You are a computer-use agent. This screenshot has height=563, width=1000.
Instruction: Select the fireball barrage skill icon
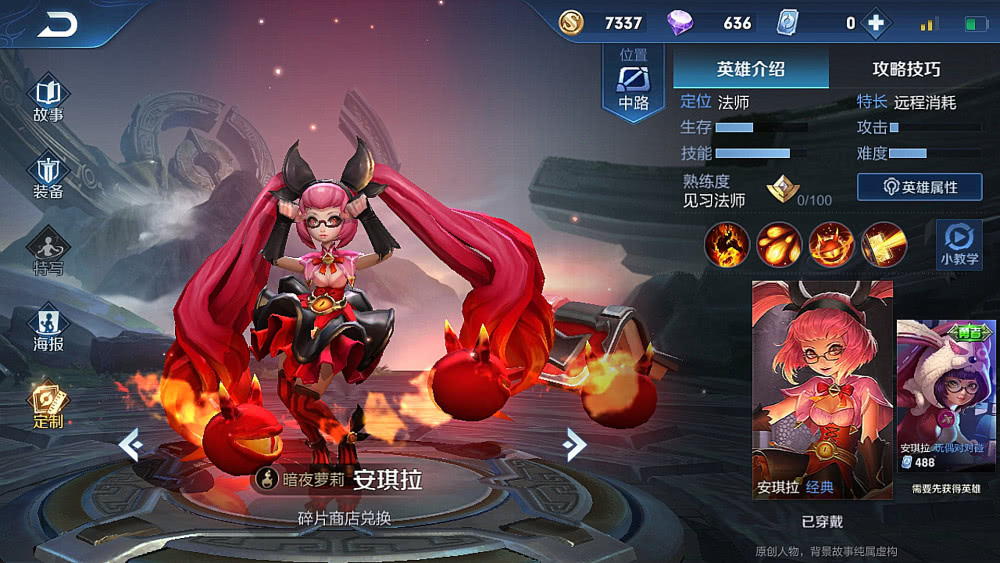pyautogui.click(x=779, y=245)
